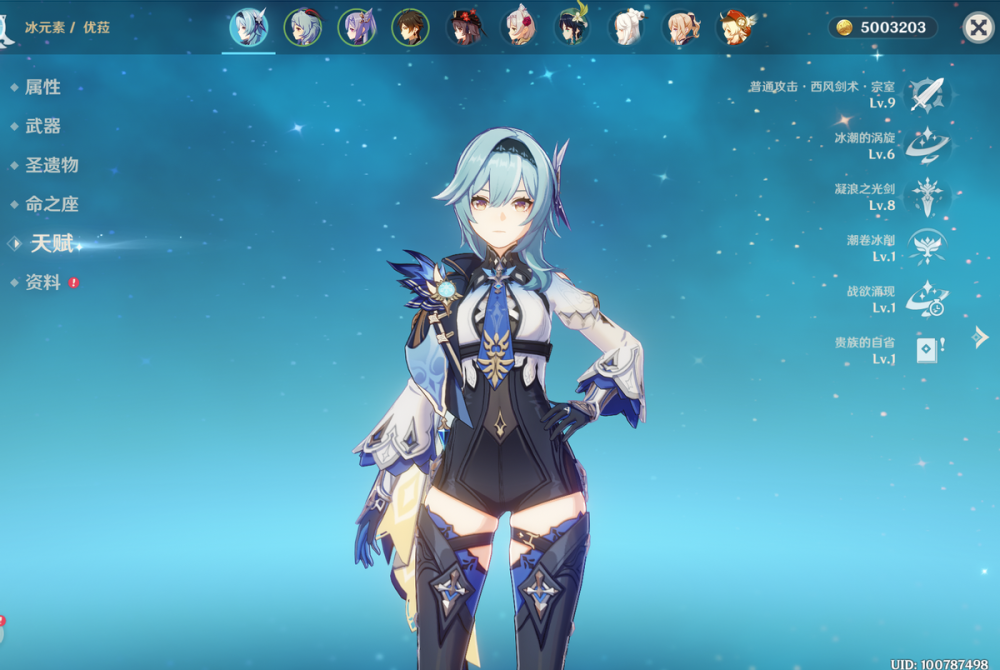This screenshot has height=670, width=1000.
Task: Open the 属性 attributes menu
Action: pyautogui.click(x=43, y=88)
